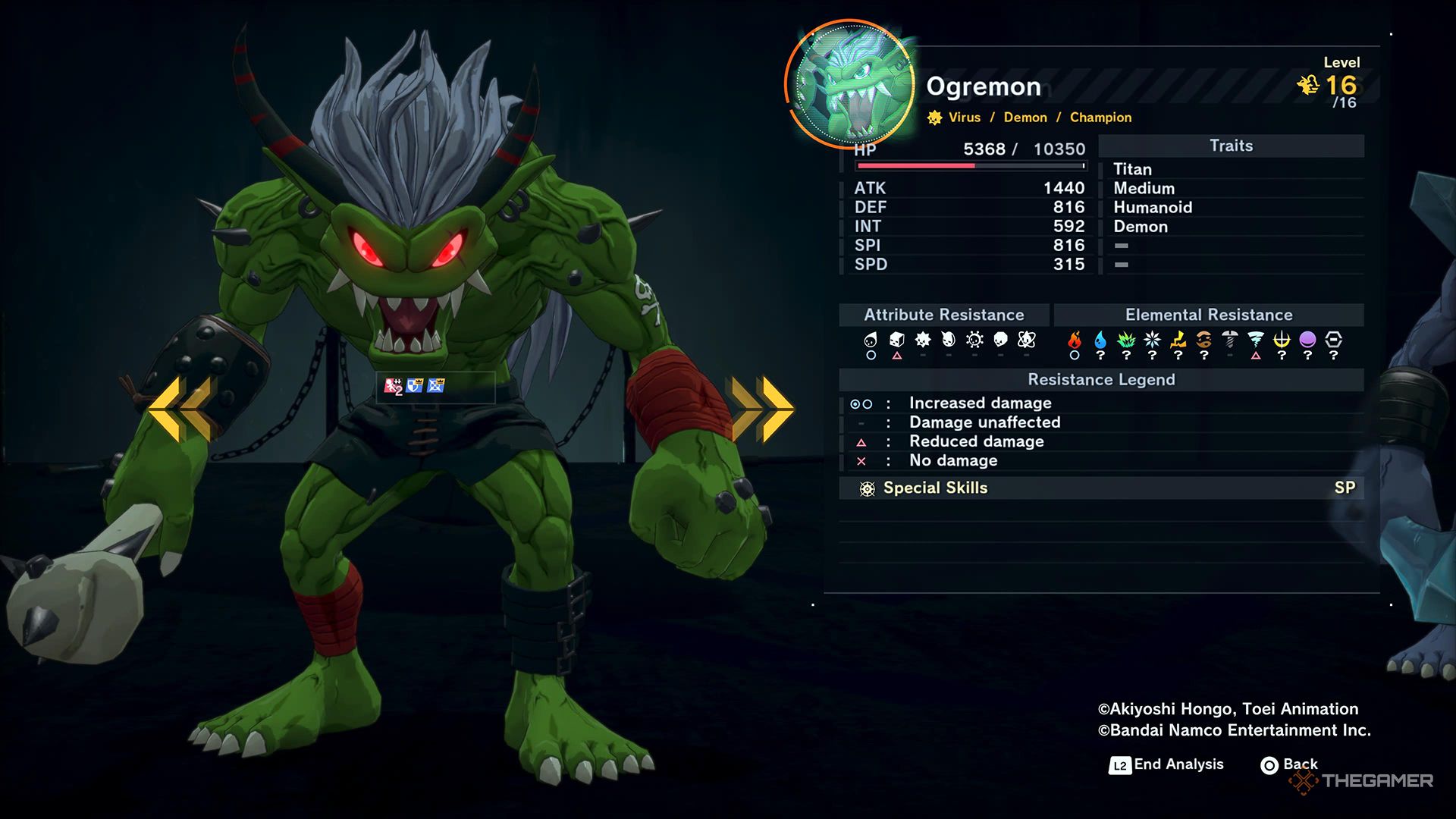The height and width of the screenshot is (819, 1456).
Task: Choose the ice snowflake resistance icon
Action: tap(1152, 340)
